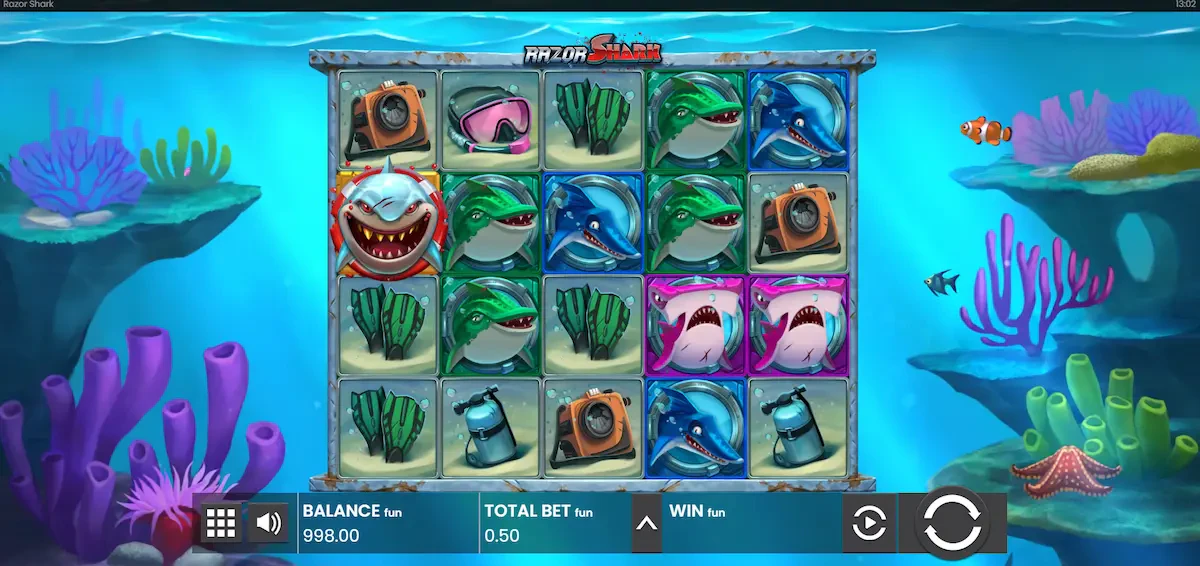This screenshot has height=566, width=1200.
Task: Open the autoplay options
Action: point(868,523)
